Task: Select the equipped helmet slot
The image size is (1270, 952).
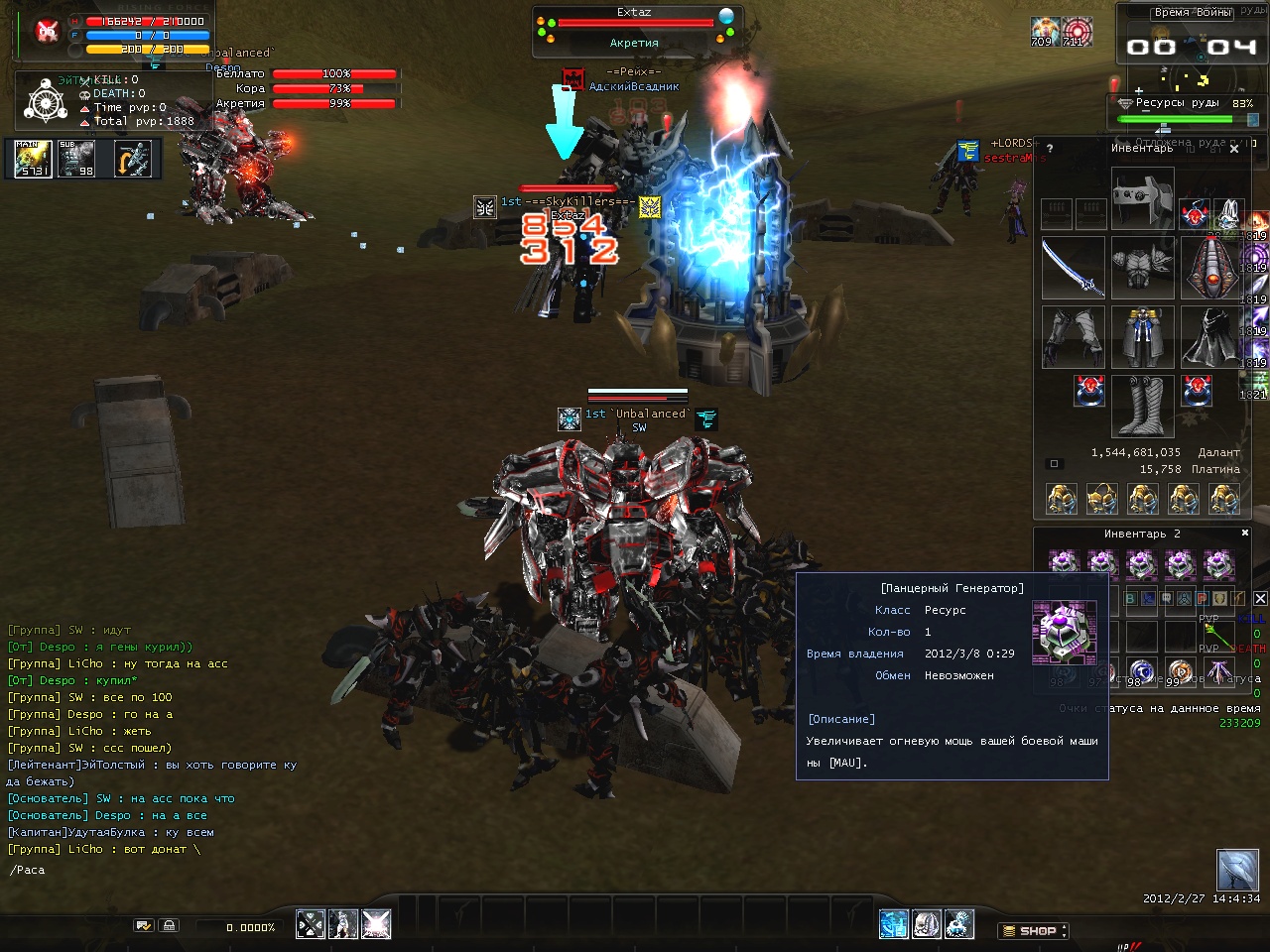Action: pyautogui.click(x=1143, y=197)
